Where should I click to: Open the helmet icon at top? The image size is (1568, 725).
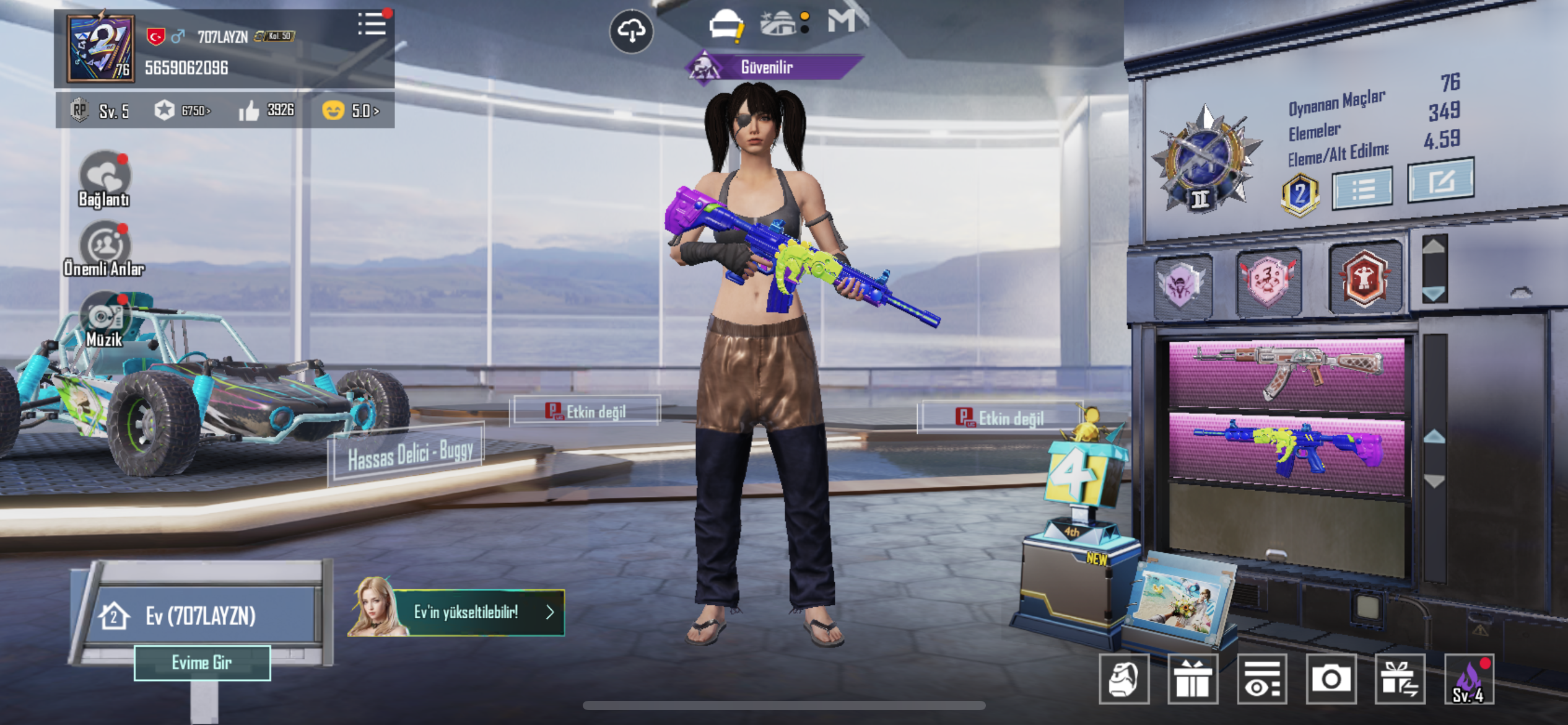[726, 26]
